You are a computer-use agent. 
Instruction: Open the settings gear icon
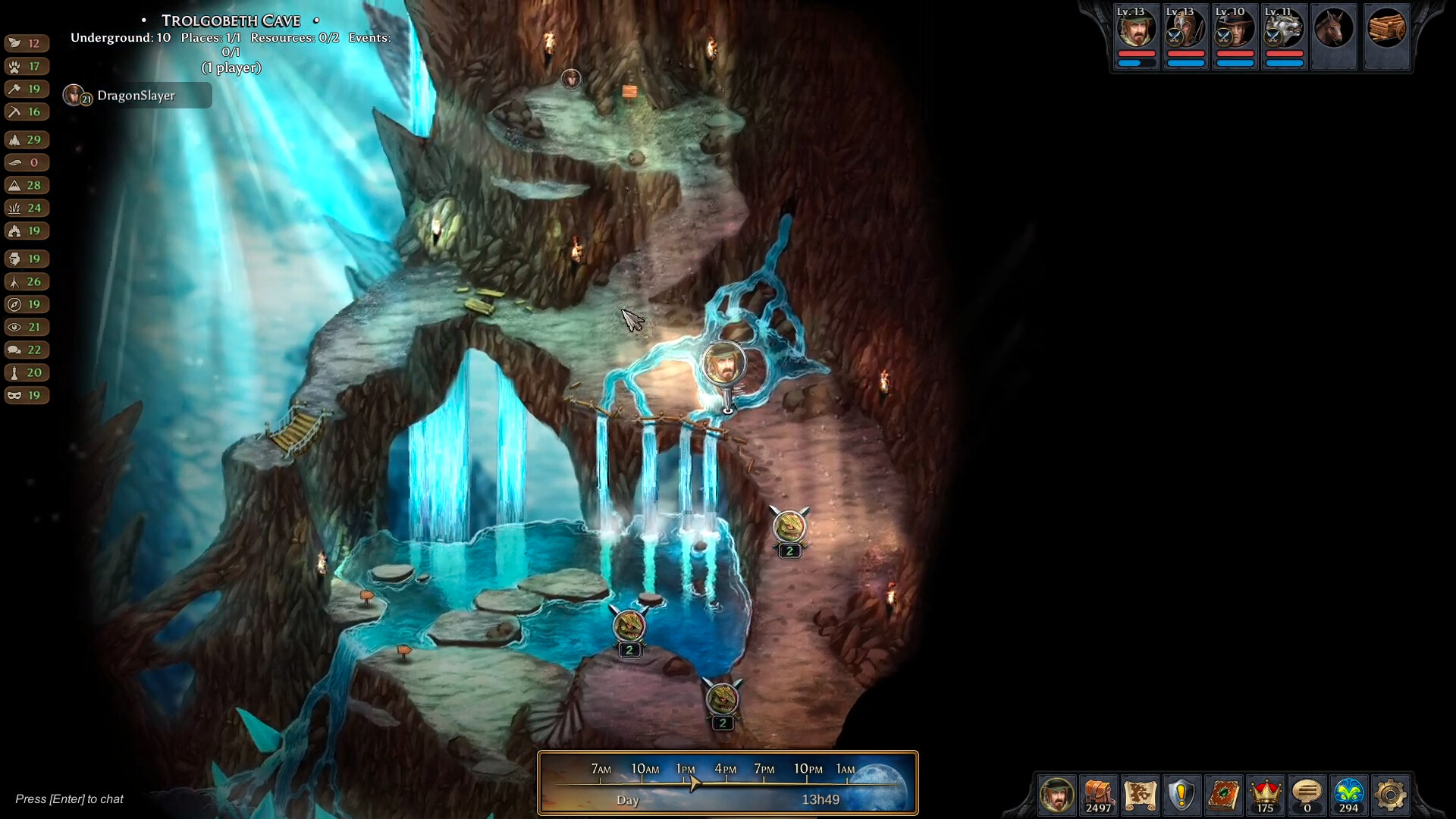click(x=1391, y=795)
